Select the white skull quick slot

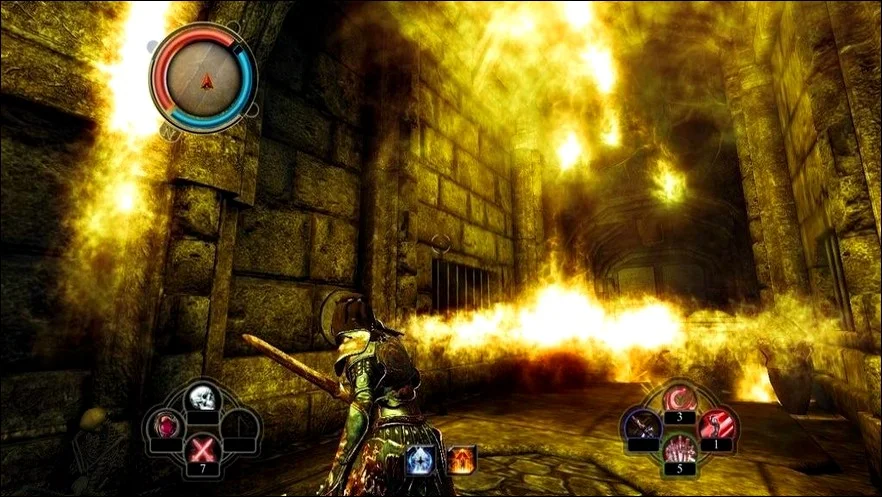[x=203, y=399]
